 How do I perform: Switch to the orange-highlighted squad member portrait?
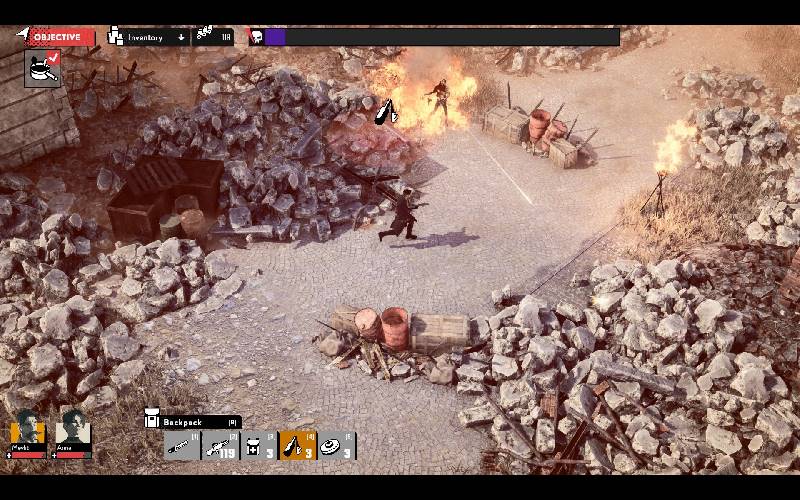28,429
